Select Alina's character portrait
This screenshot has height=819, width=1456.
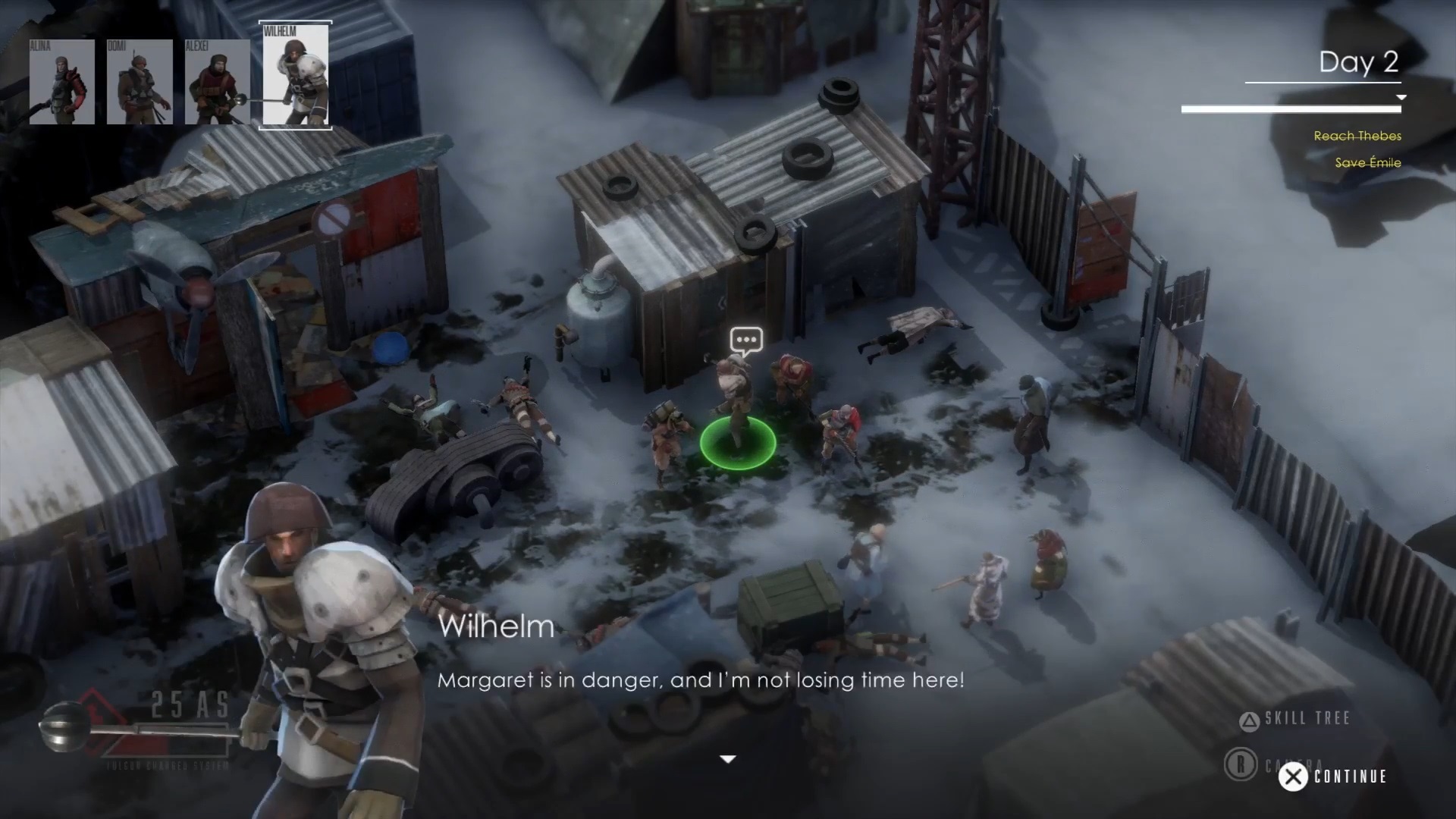click(61, 81)
